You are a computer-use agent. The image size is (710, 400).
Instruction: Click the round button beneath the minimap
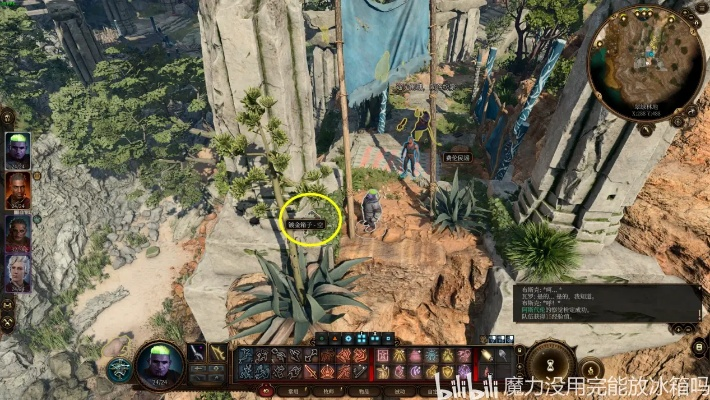(646, 128)
